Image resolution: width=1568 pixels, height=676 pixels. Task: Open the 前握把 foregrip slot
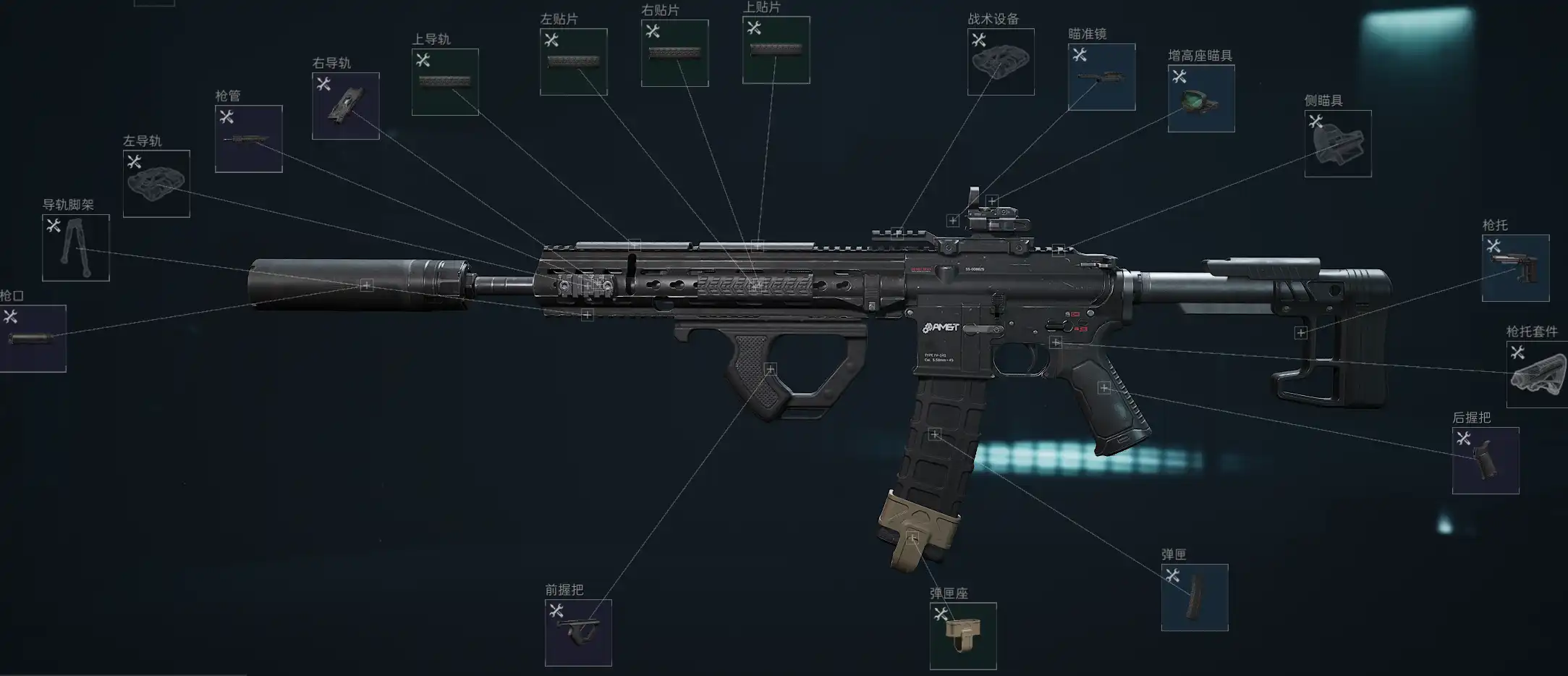578,633
